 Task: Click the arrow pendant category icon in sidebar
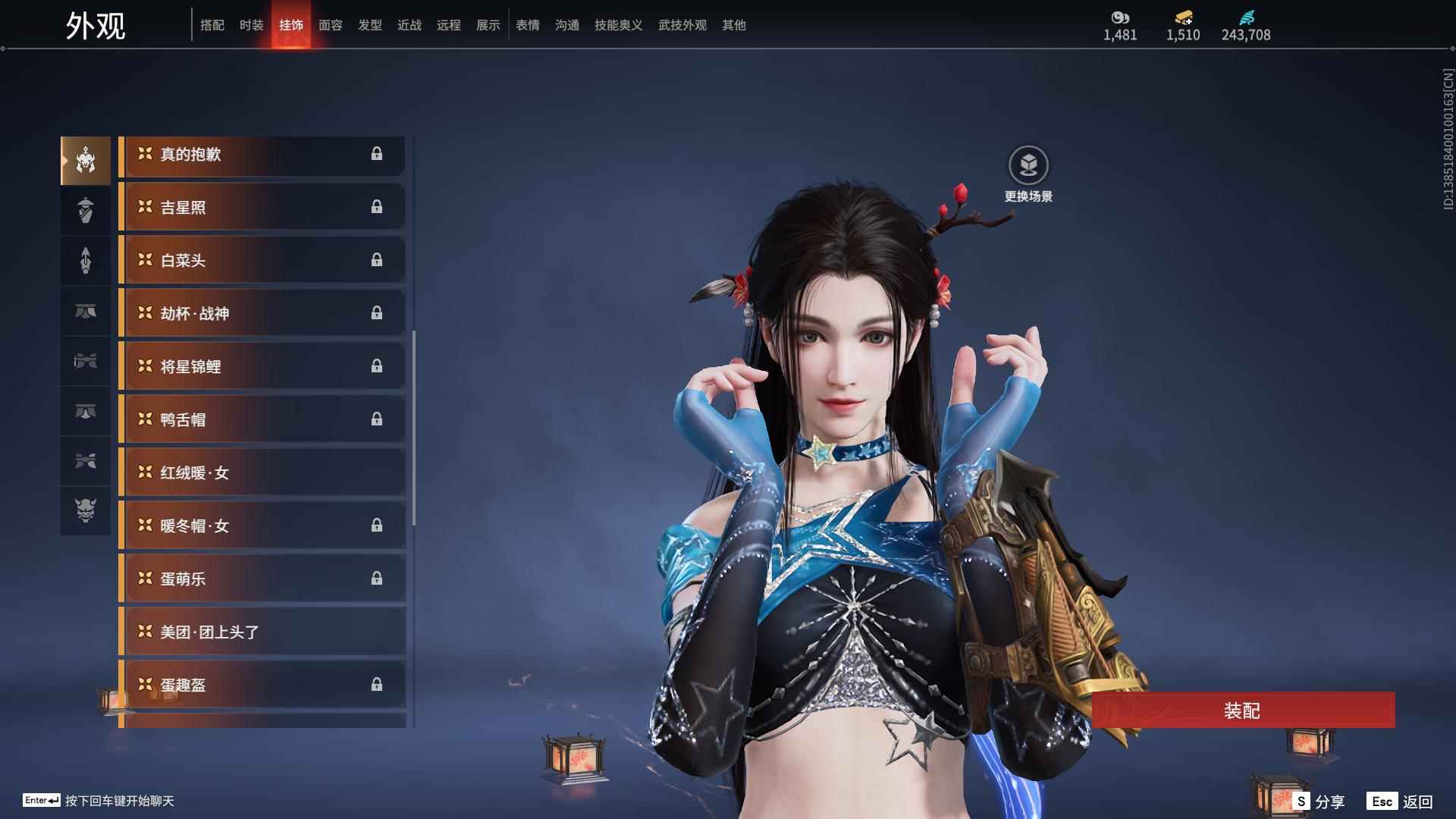pos(86,260)
